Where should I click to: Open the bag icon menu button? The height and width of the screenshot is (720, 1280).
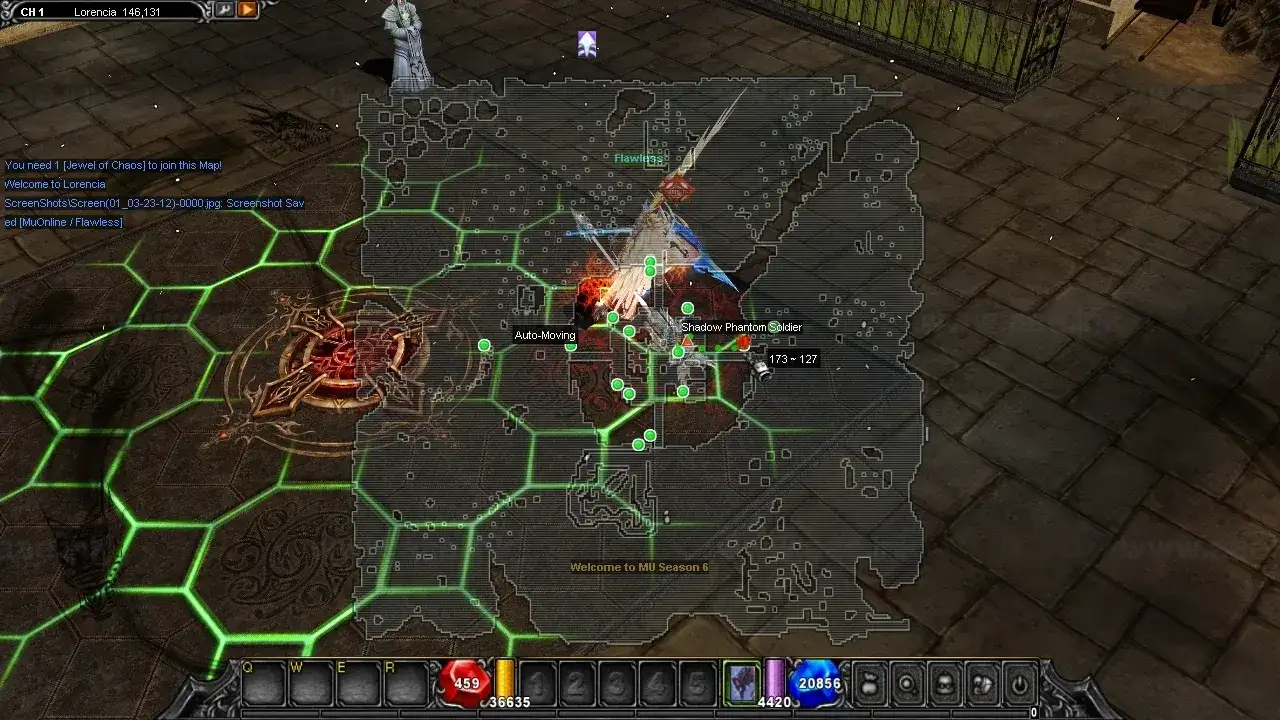click(870, 684)
